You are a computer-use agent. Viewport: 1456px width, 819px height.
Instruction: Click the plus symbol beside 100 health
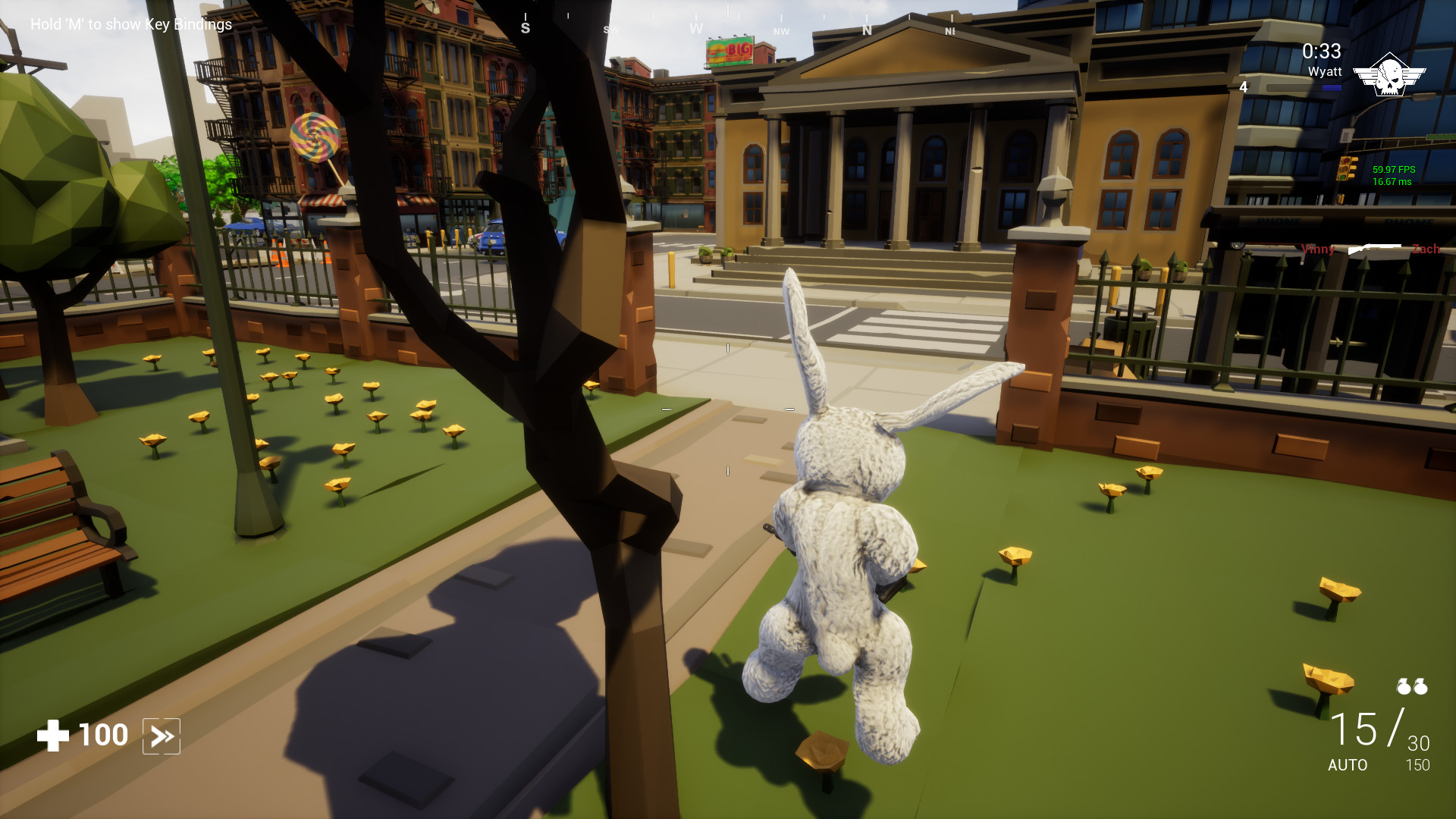[53, 734]
